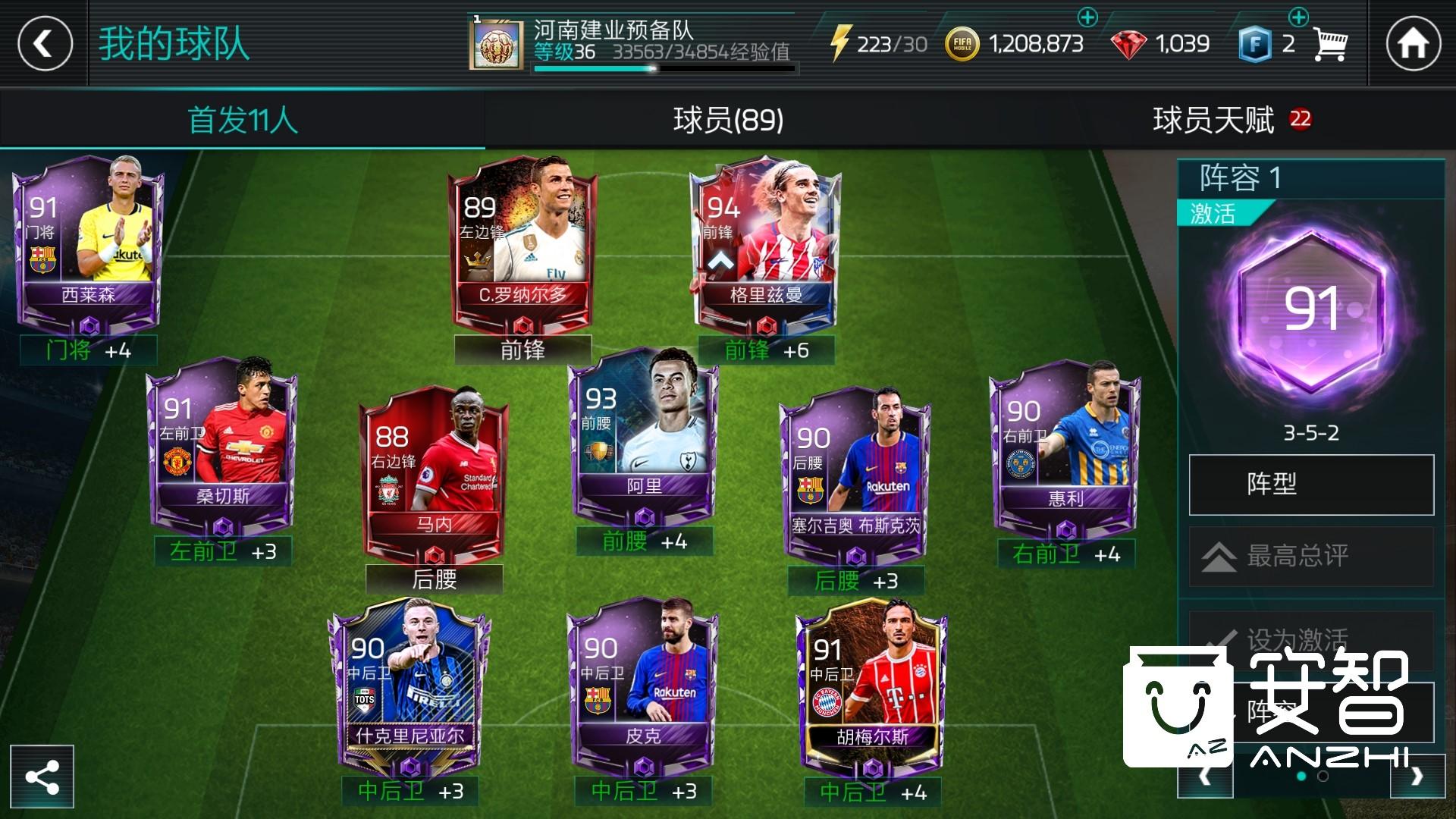Select C.罗纳尔多 player card

(x=522, y=243)
